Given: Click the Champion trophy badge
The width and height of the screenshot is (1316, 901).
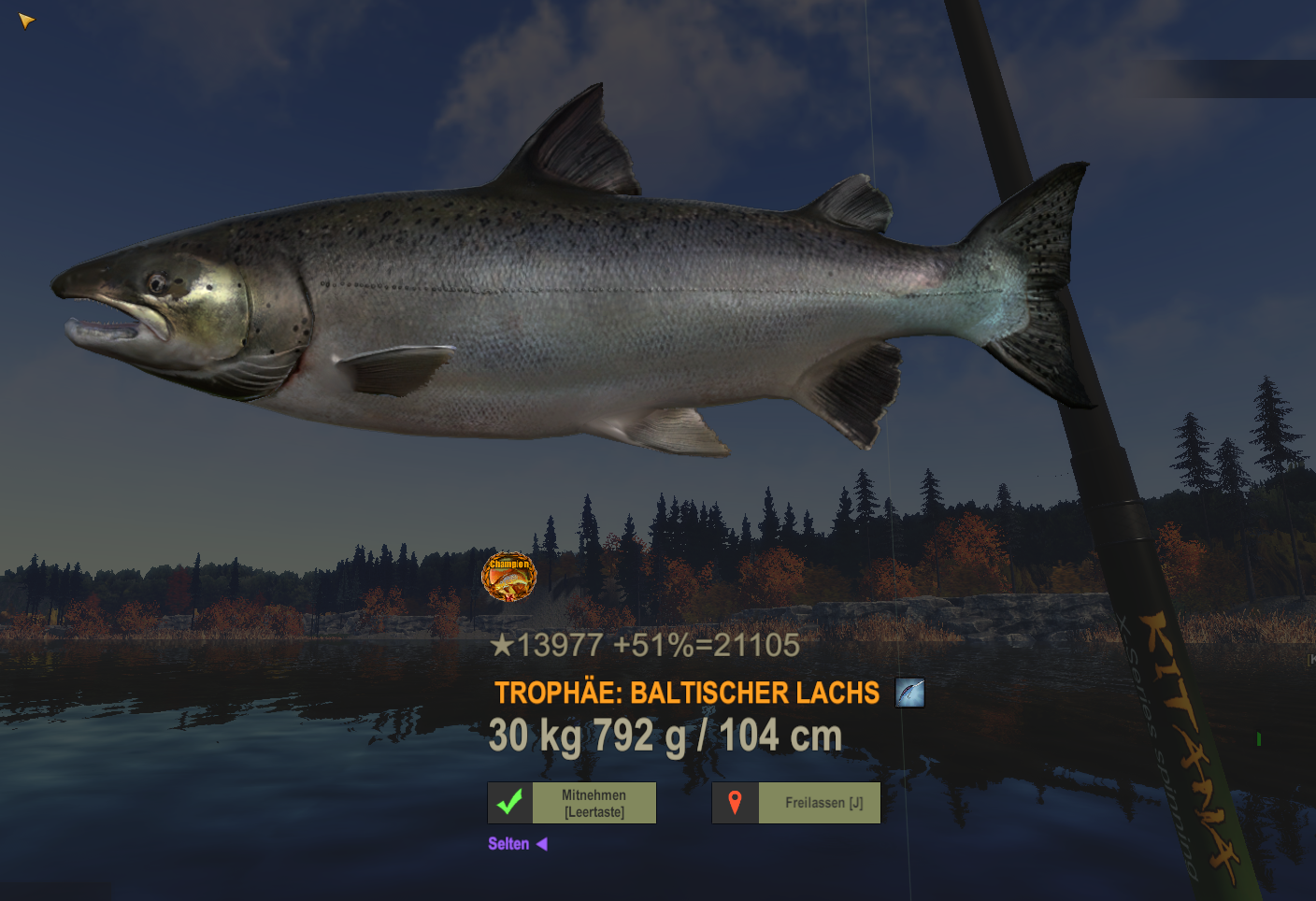Looking at the screenshot, I should point(508,576).
